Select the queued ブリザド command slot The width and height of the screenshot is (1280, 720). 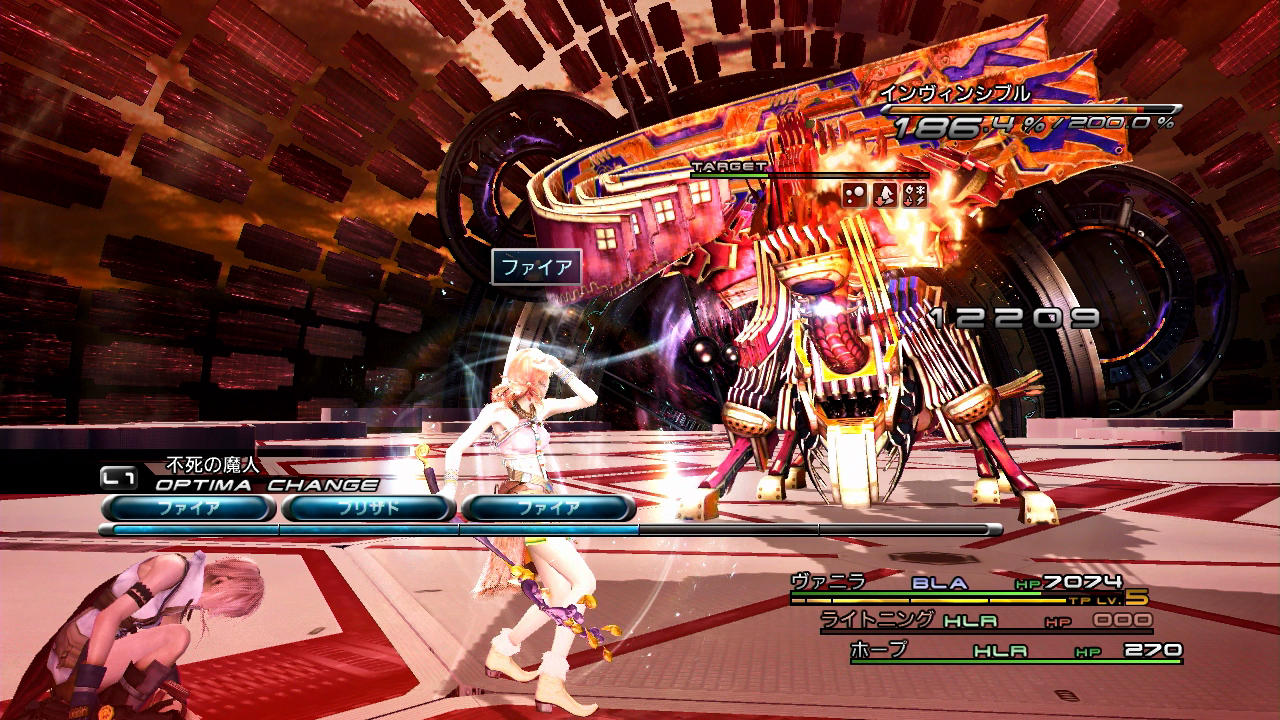click(x=368, y=508)
